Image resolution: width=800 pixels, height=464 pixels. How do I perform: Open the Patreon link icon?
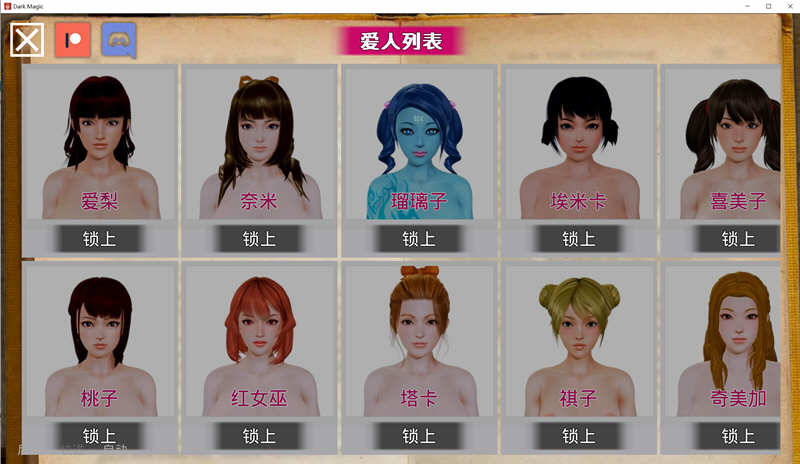[x=73, y=40]
